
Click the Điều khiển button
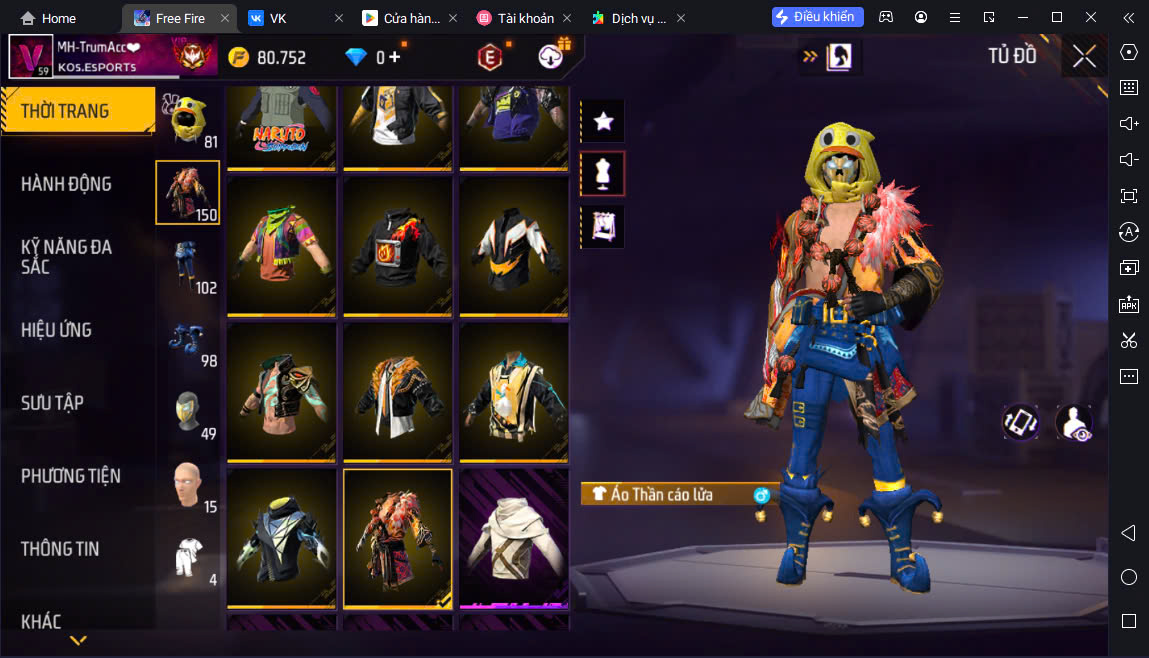pyautogui.click(x=817, y=17)
